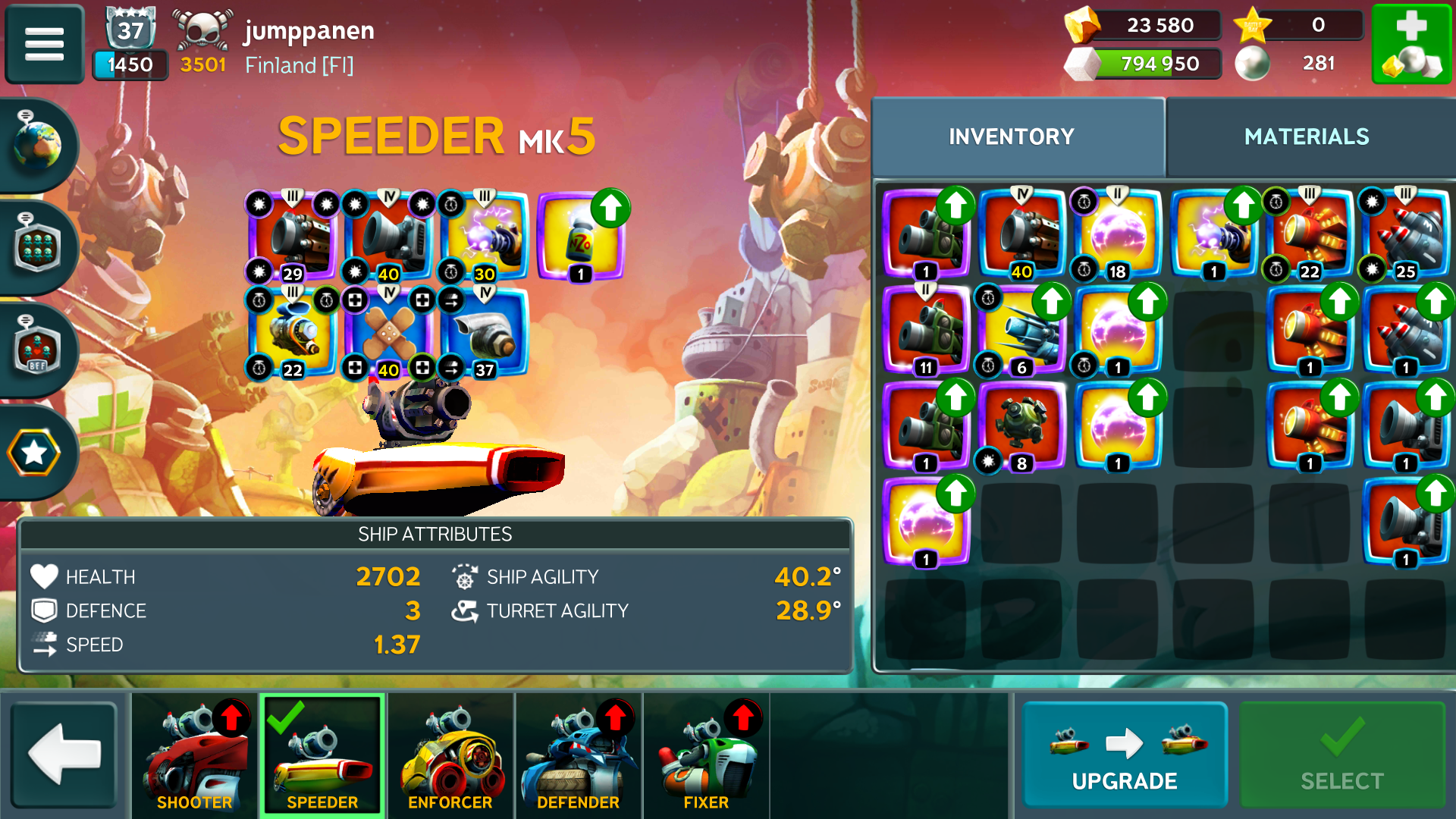Select the equipped level 37 blue item

click(485, 332)
